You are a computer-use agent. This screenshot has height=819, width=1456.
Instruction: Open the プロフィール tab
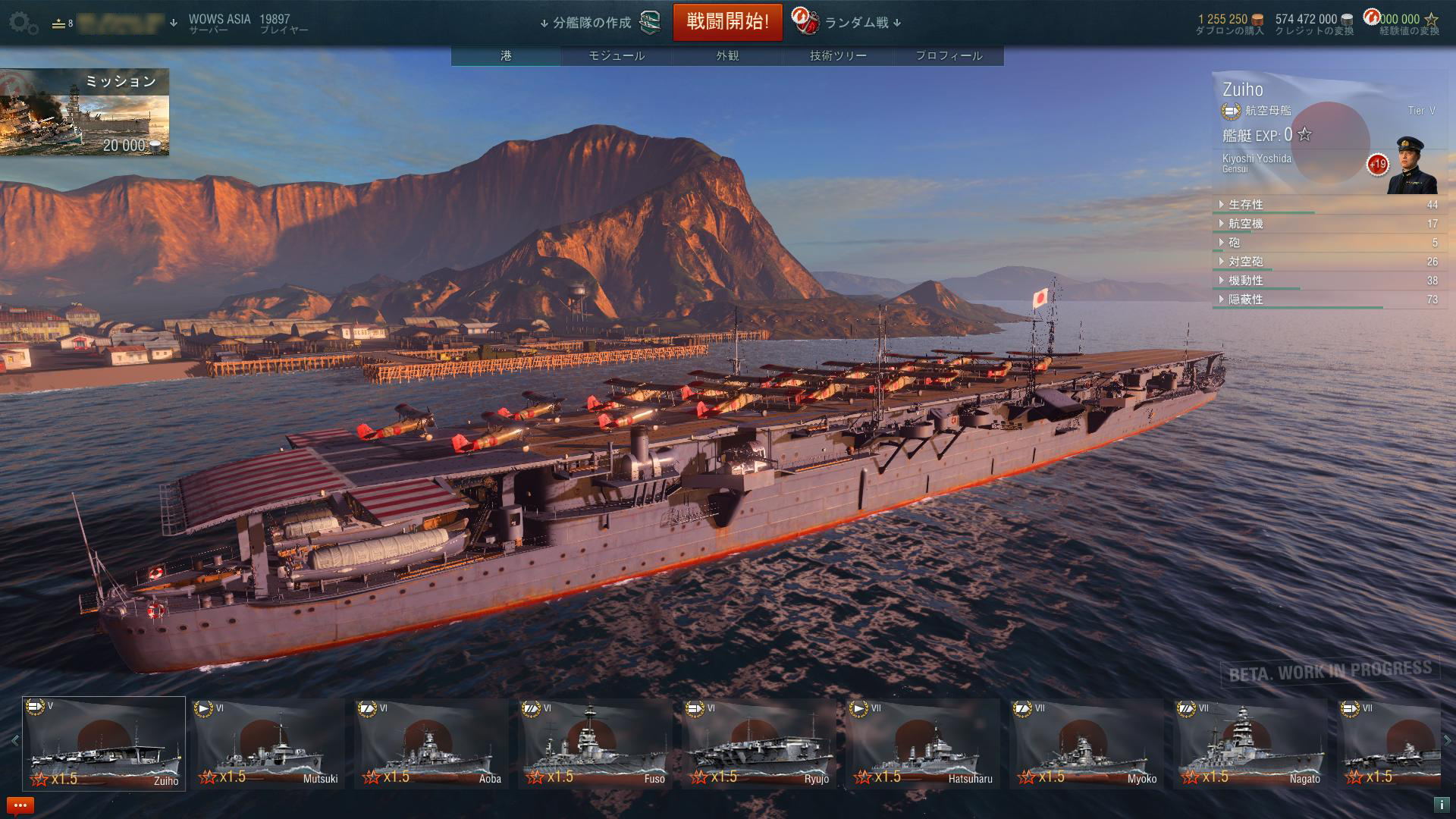pyautogui.click(x=949, y=55)
